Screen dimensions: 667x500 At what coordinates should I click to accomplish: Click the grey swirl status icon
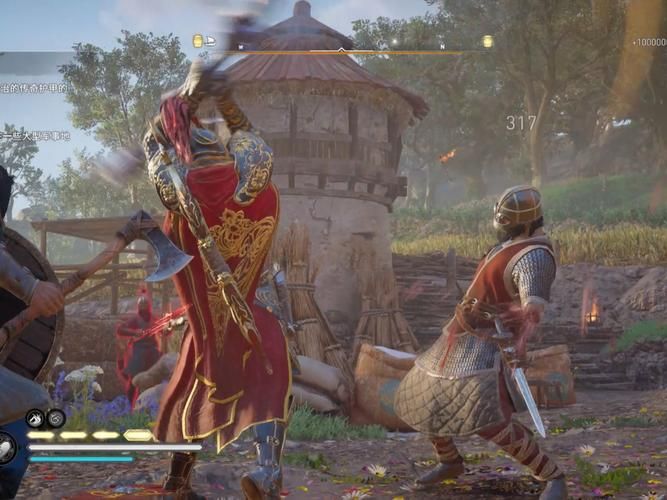point(56,418)
